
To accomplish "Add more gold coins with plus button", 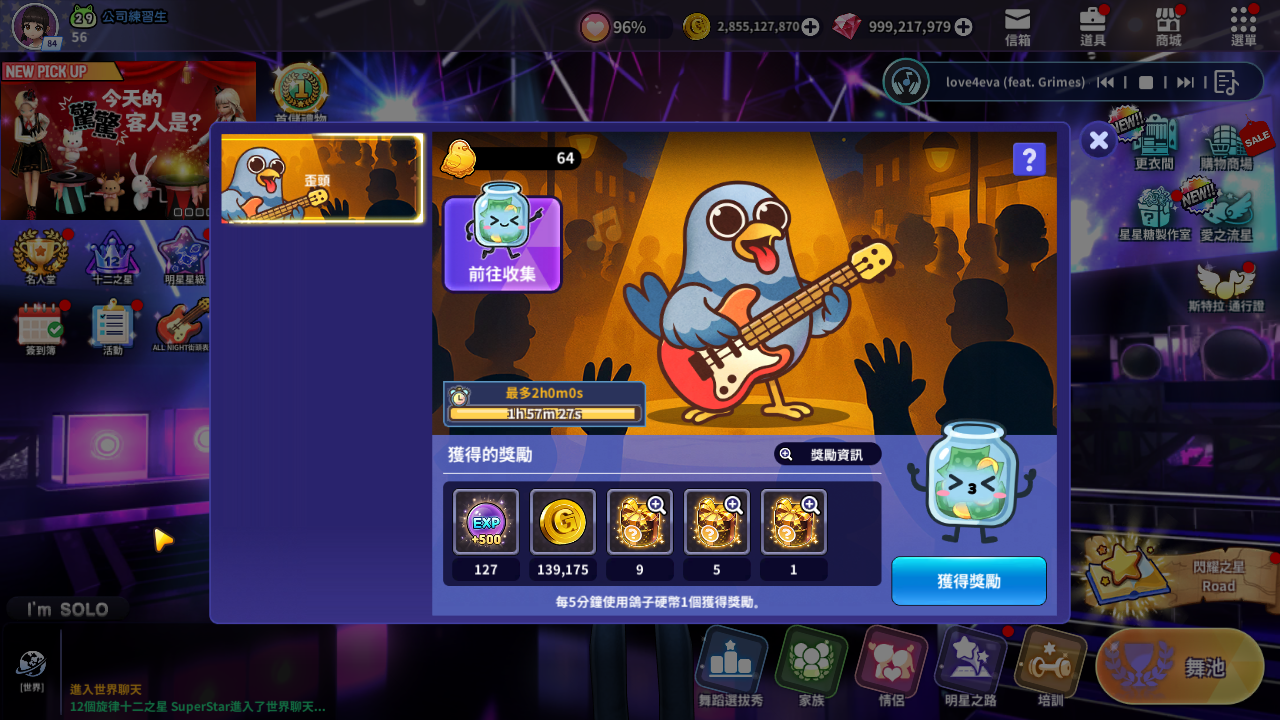I will pos(810,27).
